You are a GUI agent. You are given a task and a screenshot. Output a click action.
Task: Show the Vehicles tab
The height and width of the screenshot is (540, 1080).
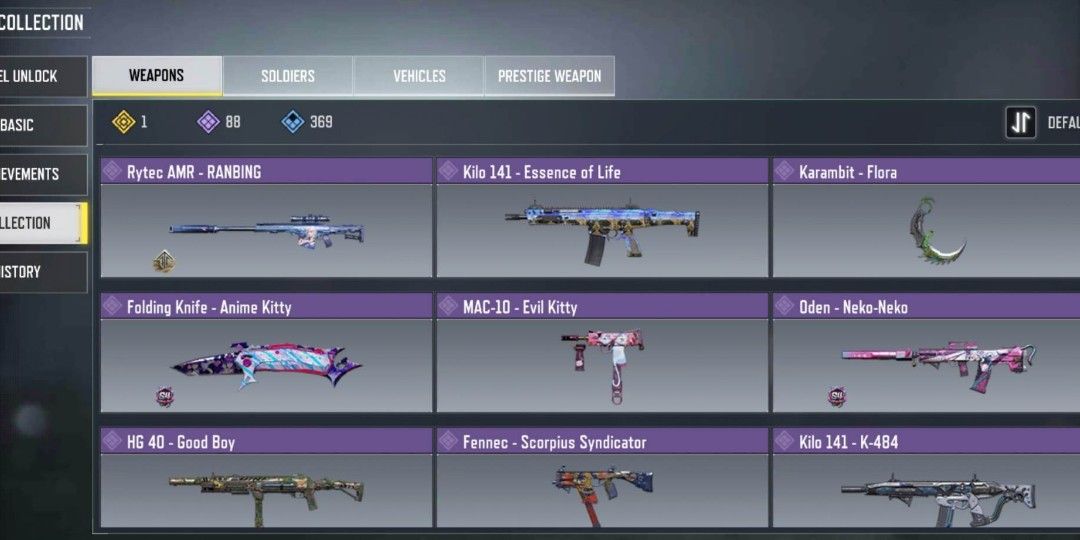(419, 76)
